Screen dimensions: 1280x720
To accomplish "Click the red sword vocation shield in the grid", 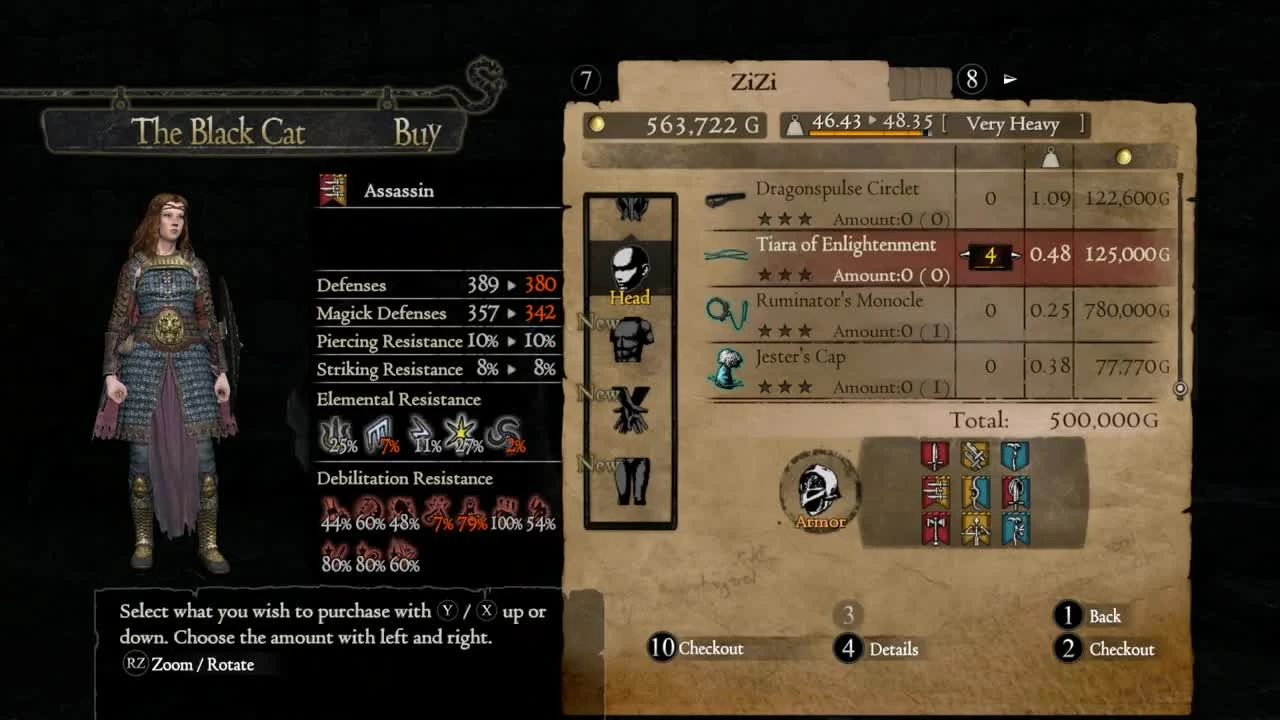I will click(935, 455).
